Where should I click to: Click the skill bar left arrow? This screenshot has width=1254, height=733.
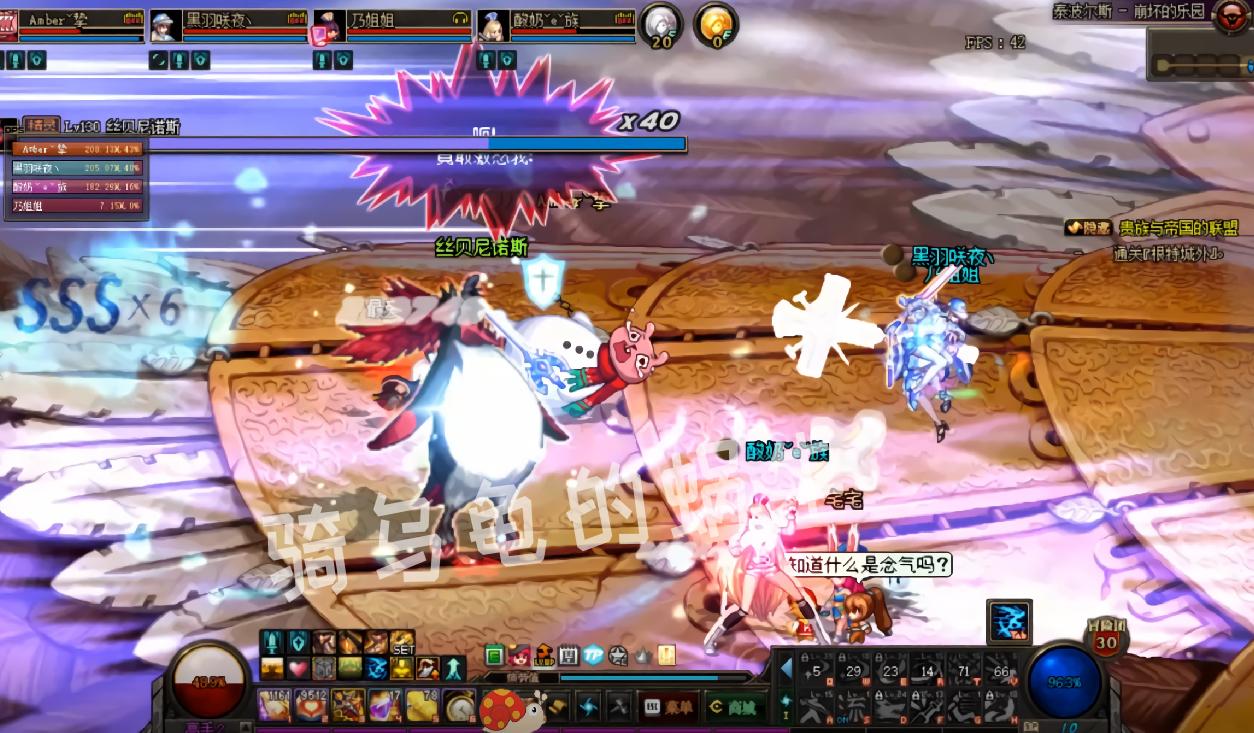click(786, 668)
